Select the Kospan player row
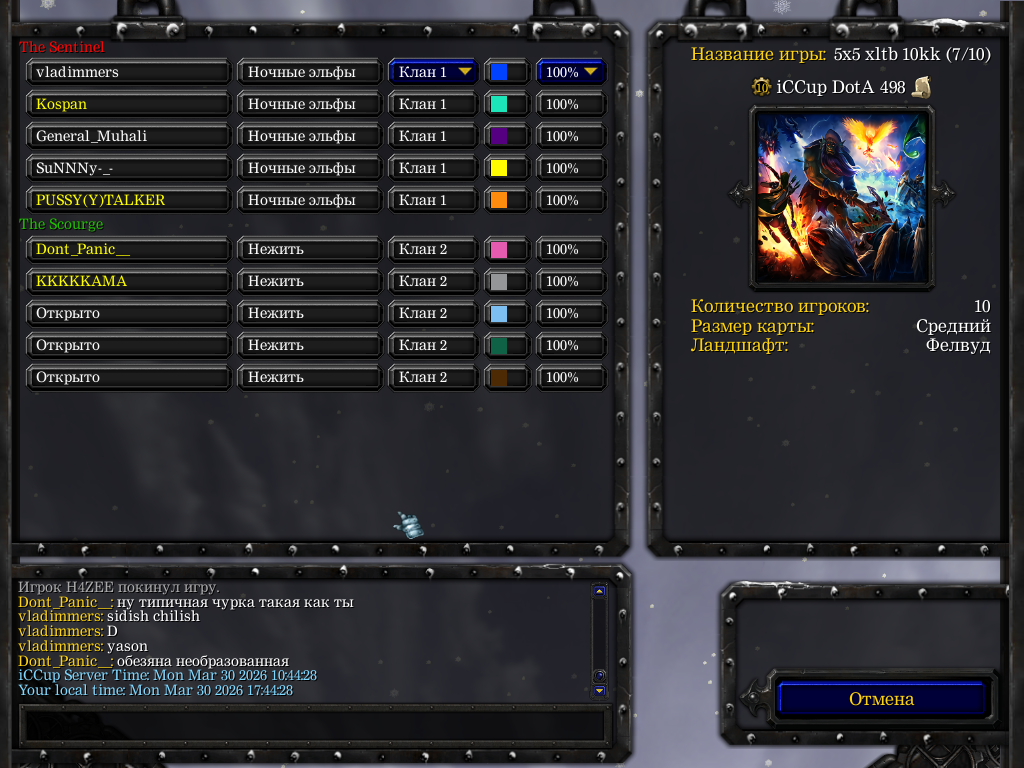The image size is (1024, 768). click(129, 104)
